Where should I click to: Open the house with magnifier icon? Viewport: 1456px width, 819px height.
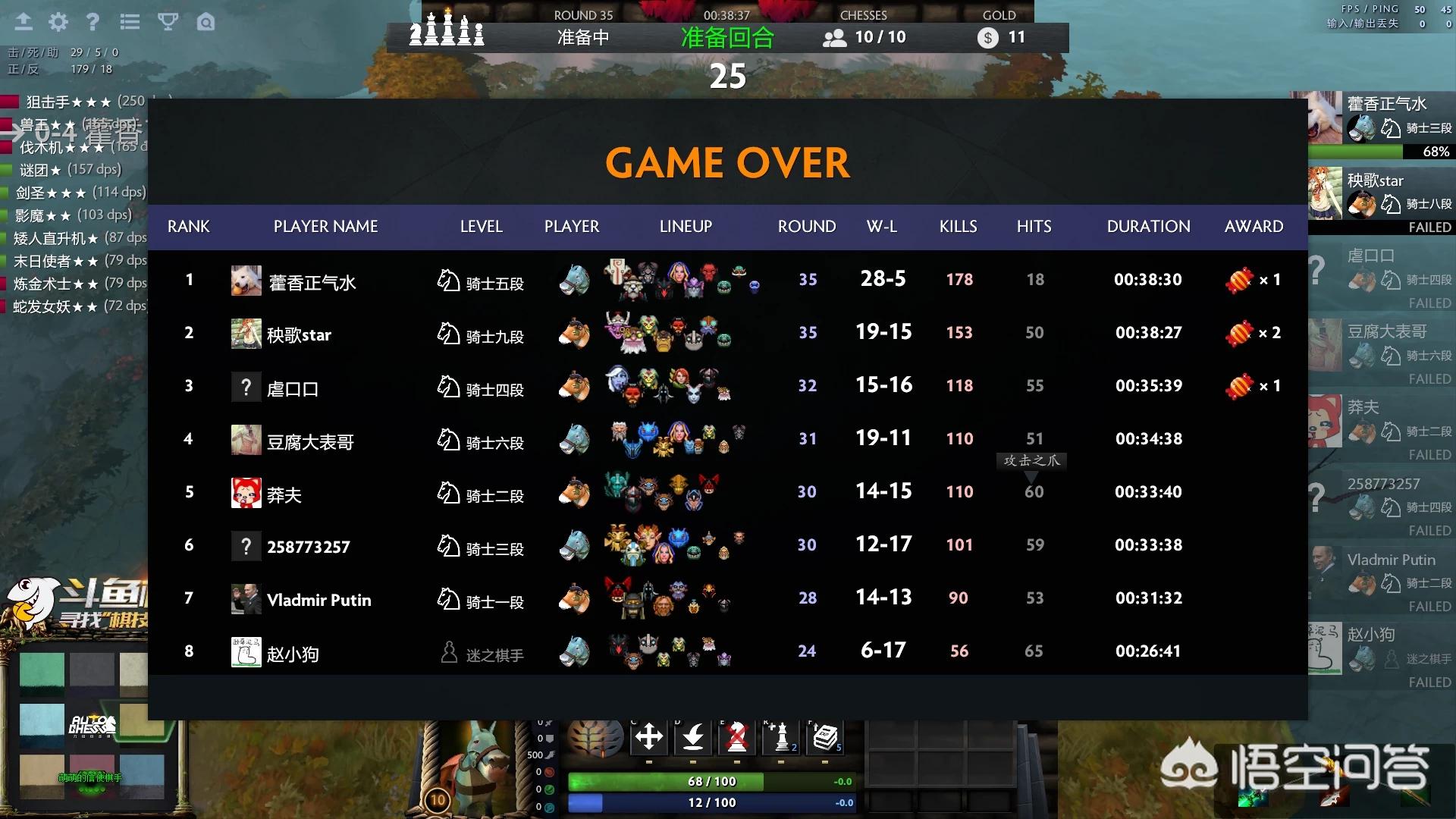click(206, 22)
